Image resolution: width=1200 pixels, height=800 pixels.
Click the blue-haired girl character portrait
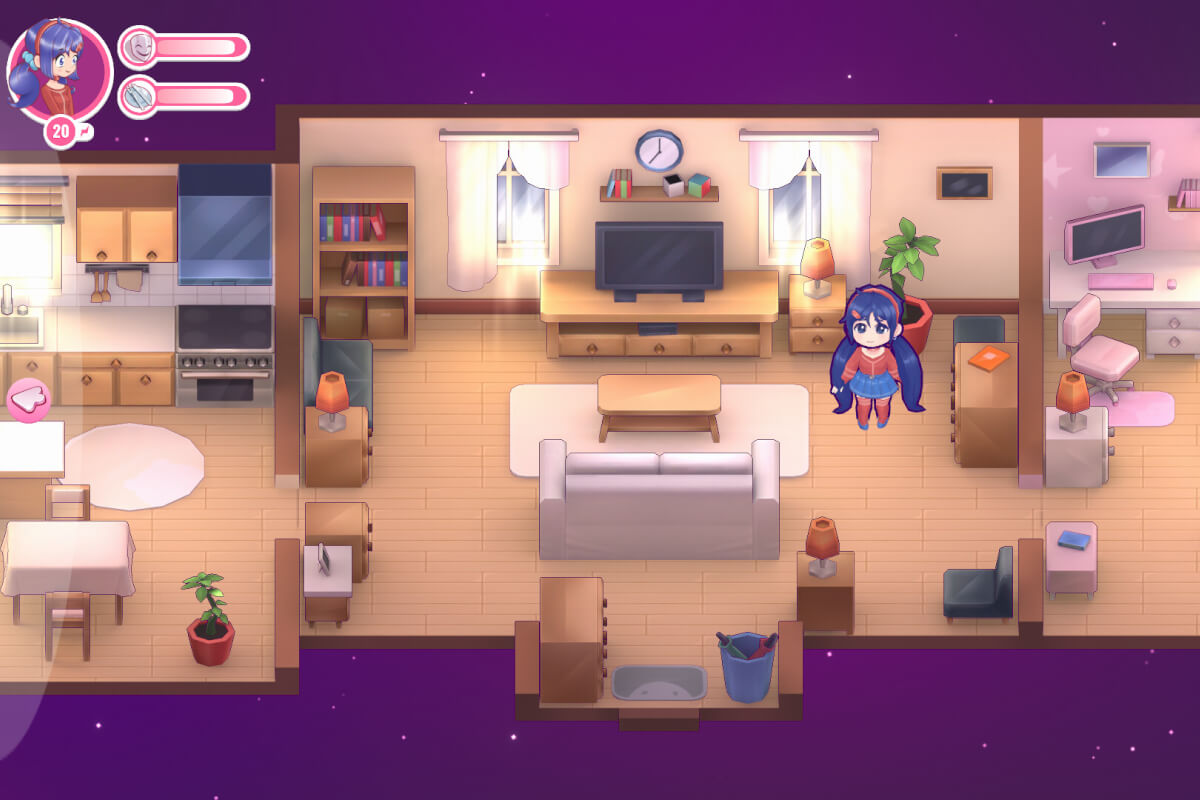point(59,70)
